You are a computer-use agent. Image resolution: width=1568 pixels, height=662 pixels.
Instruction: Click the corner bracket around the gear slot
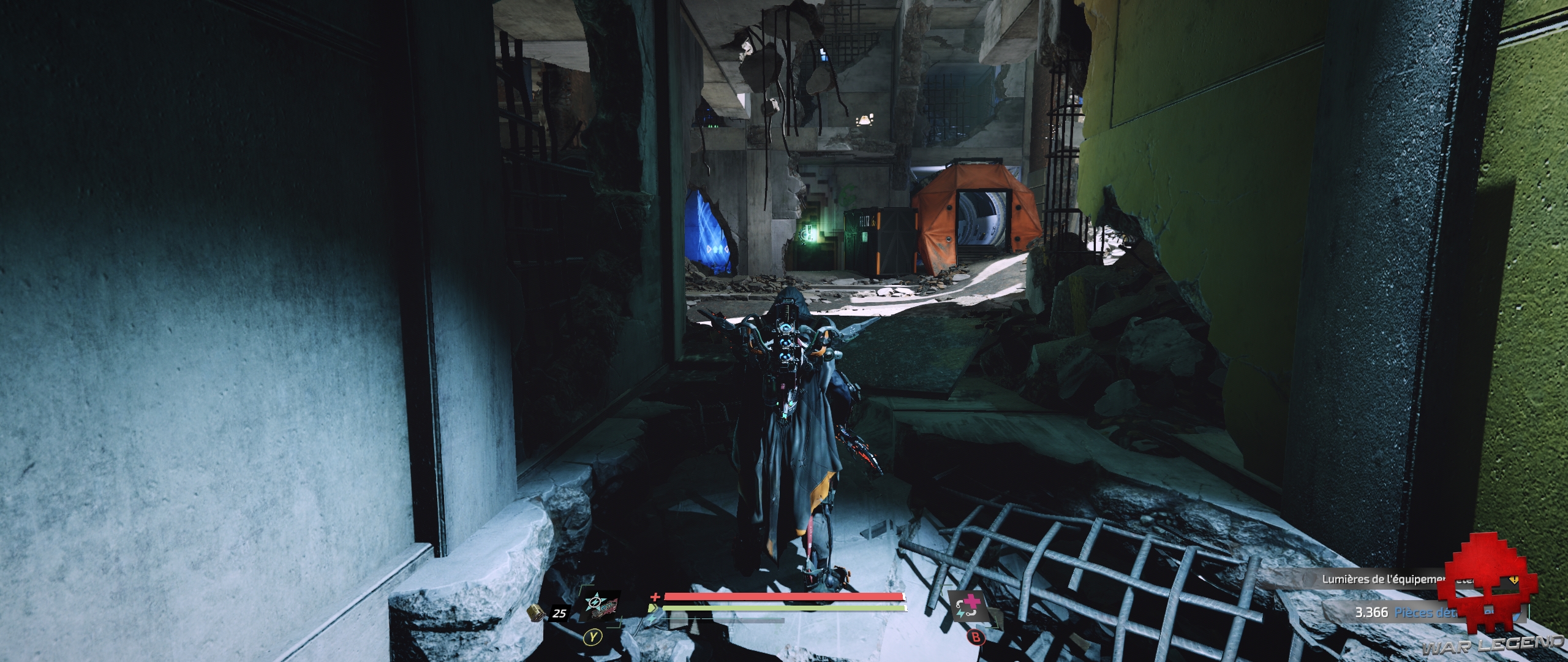[582, 587]
